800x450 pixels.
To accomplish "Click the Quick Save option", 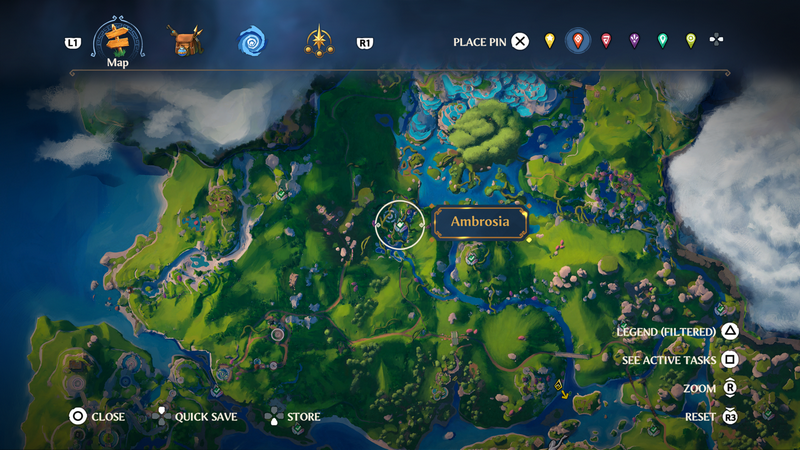I will click(x=161, y=417).
